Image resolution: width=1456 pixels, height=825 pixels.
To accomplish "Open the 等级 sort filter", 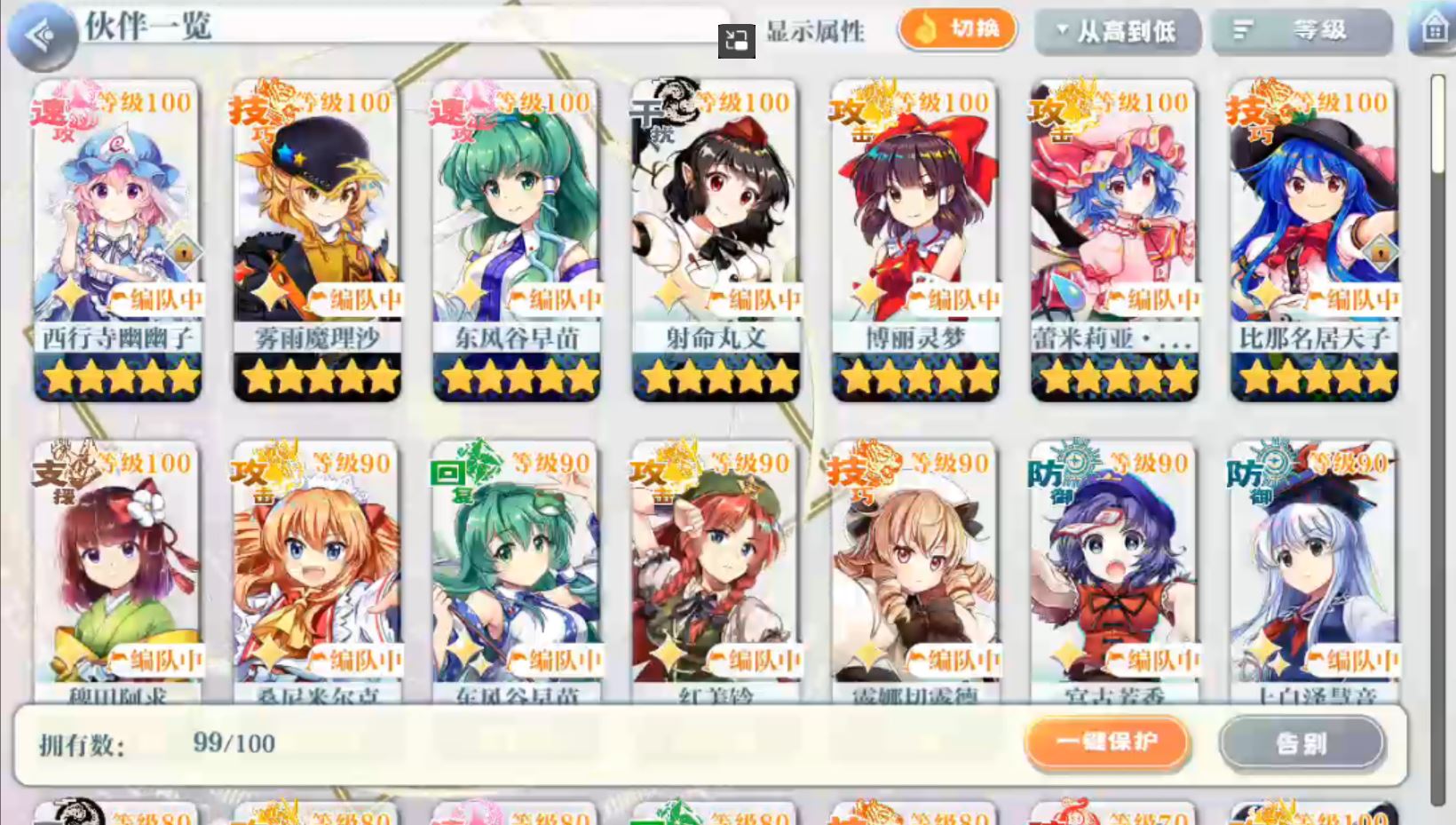I will pyautogui.click(x=1301, y=32).
